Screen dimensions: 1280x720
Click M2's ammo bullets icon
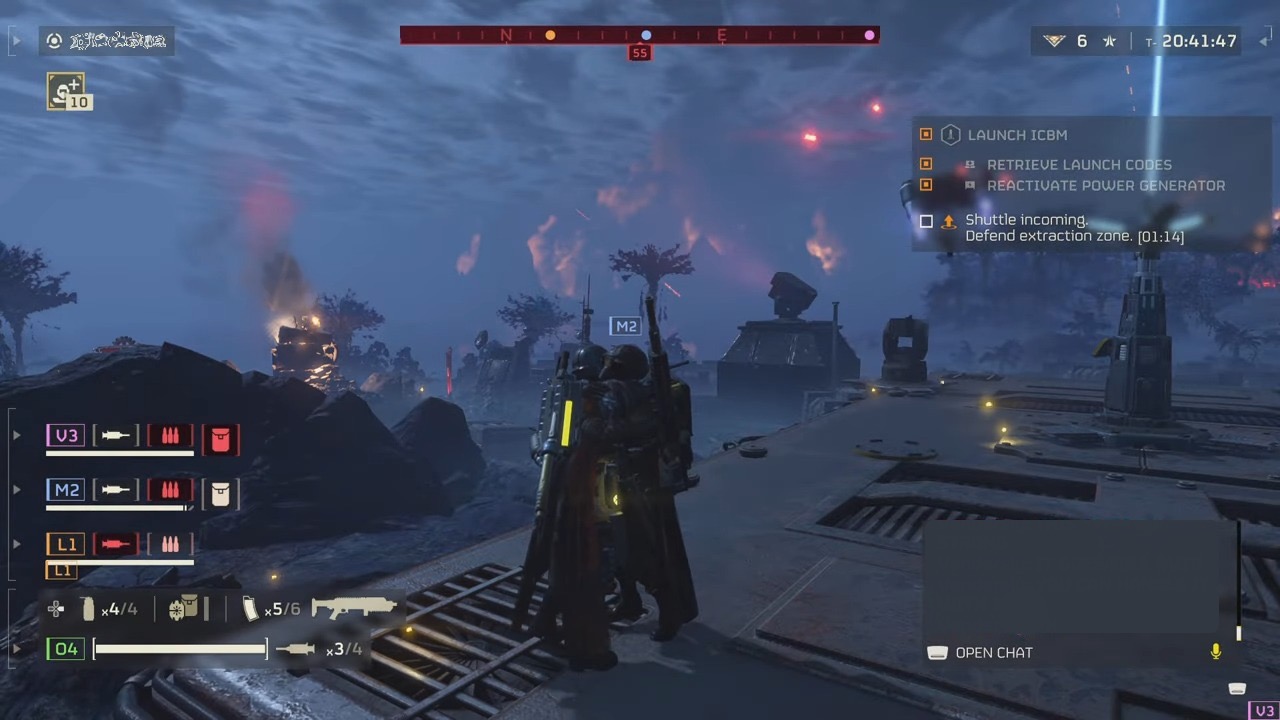(x=170, y=490)
